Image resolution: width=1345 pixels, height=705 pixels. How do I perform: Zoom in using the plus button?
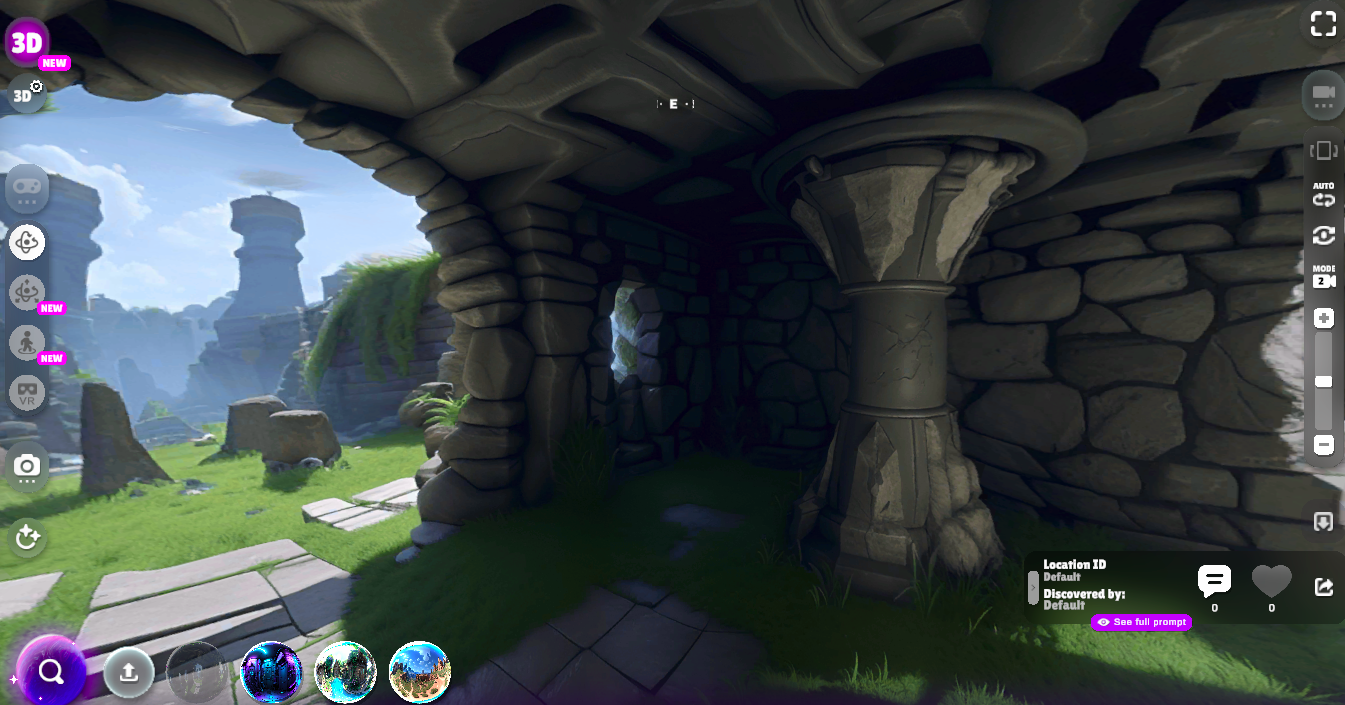click(1324, 319)
